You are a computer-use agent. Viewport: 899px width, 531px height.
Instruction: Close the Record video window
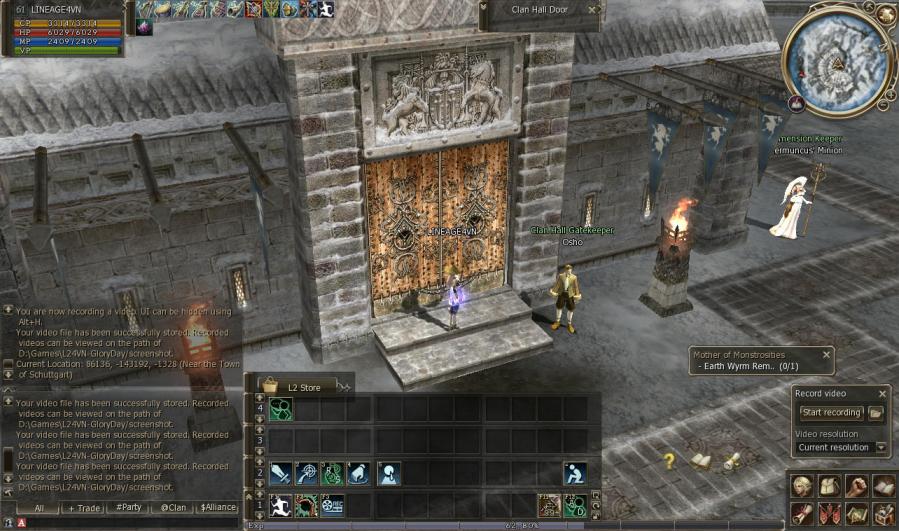pos(882,393)
